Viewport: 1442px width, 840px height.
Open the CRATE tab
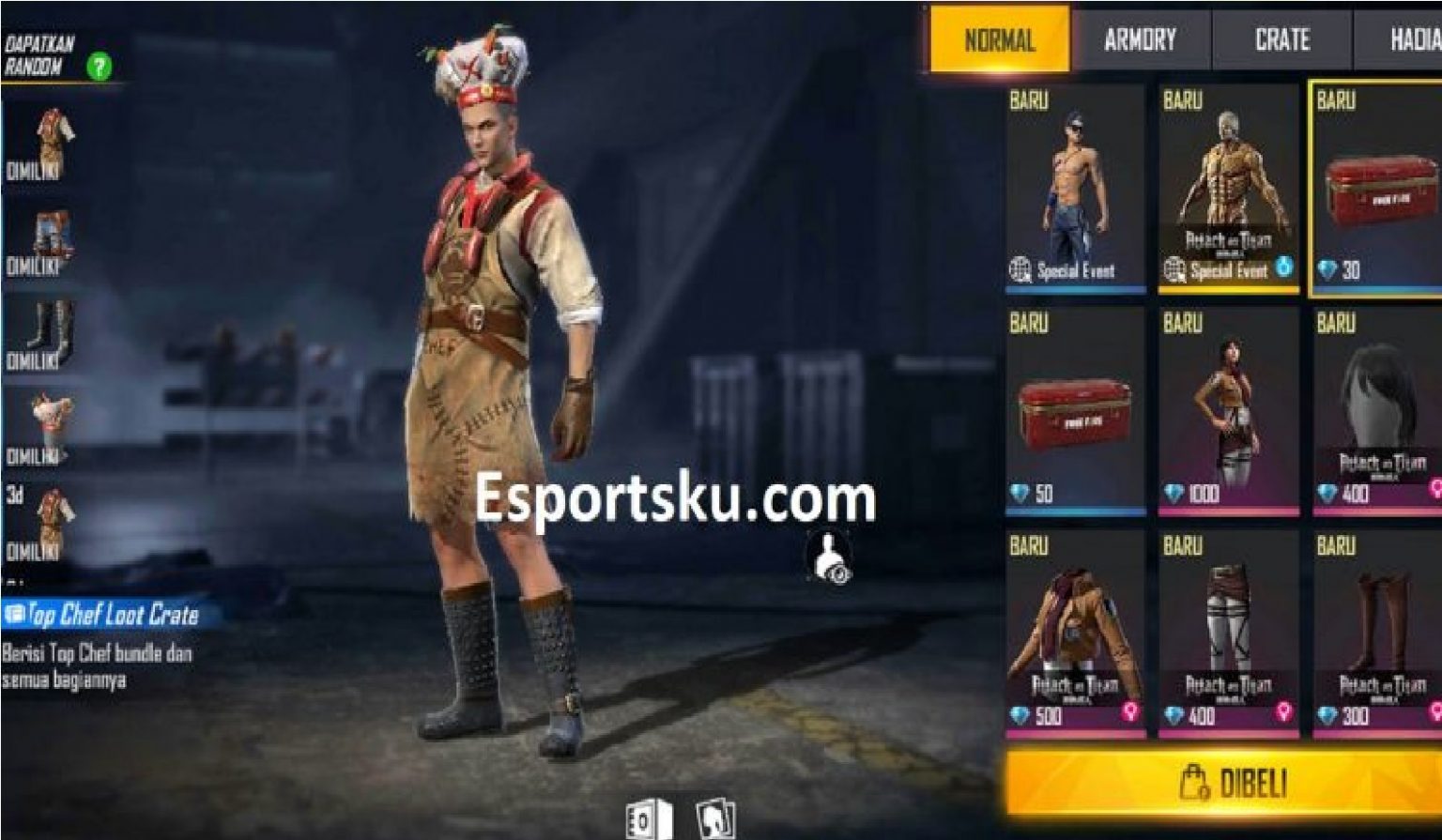point(1282,39)
